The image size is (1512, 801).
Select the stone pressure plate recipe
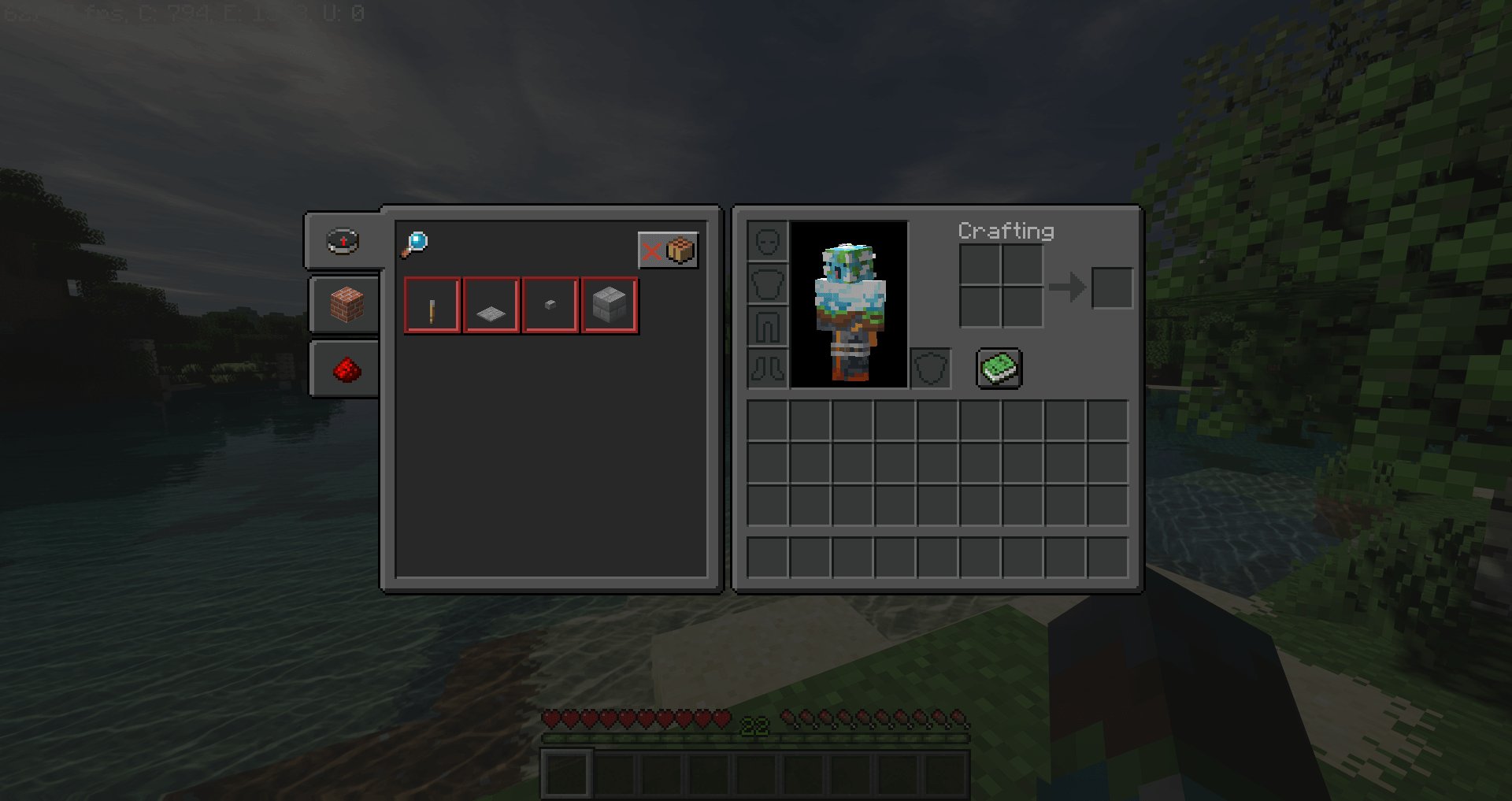point(491,306)
